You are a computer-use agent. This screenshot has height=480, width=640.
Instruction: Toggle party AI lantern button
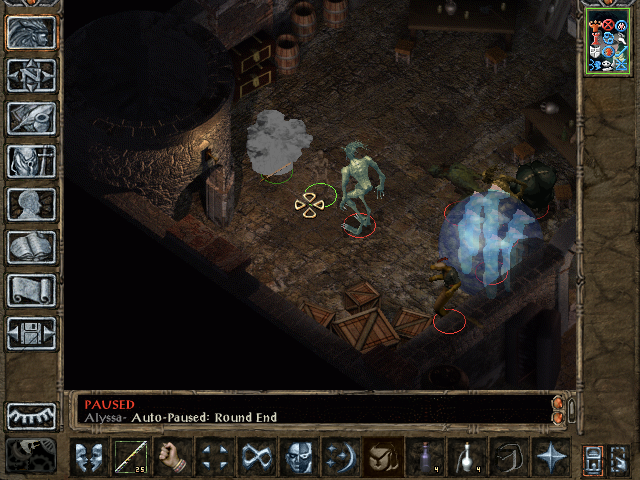pyautogui.click(x=592, y=458)
